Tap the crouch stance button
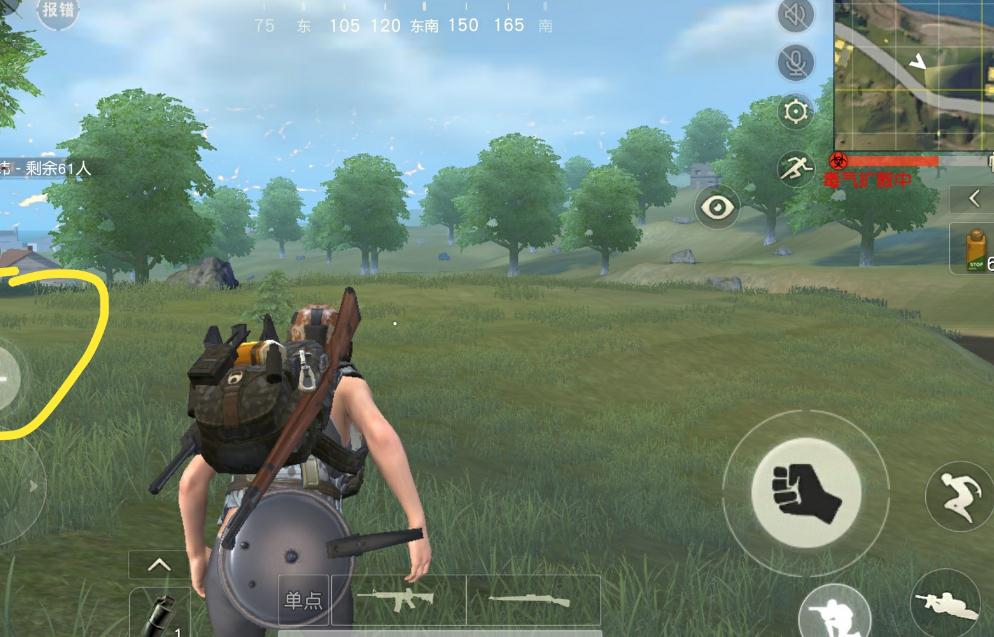 [832, 611]
